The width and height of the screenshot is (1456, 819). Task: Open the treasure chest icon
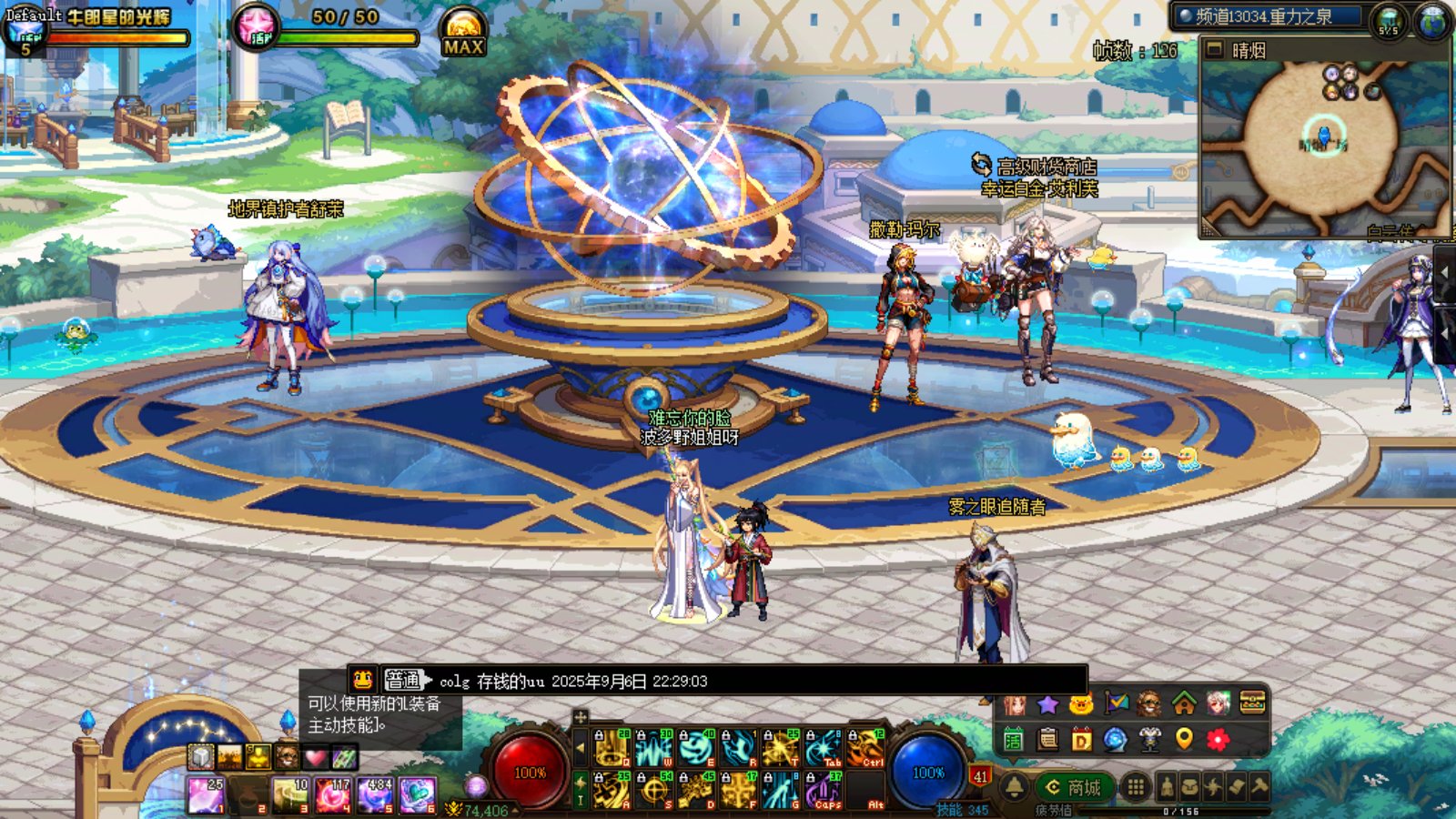tap(1252, 703)
